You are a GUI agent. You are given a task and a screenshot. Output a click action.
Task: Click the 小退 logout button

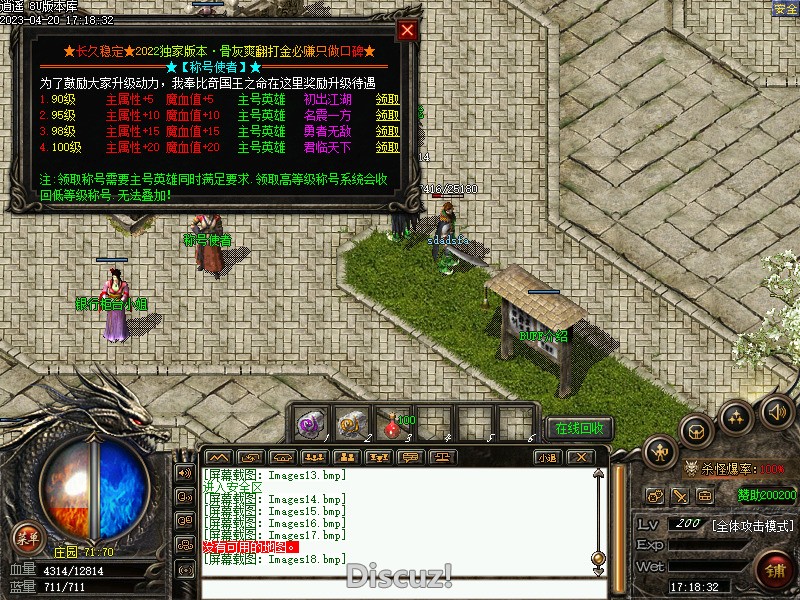click(546, 458)
